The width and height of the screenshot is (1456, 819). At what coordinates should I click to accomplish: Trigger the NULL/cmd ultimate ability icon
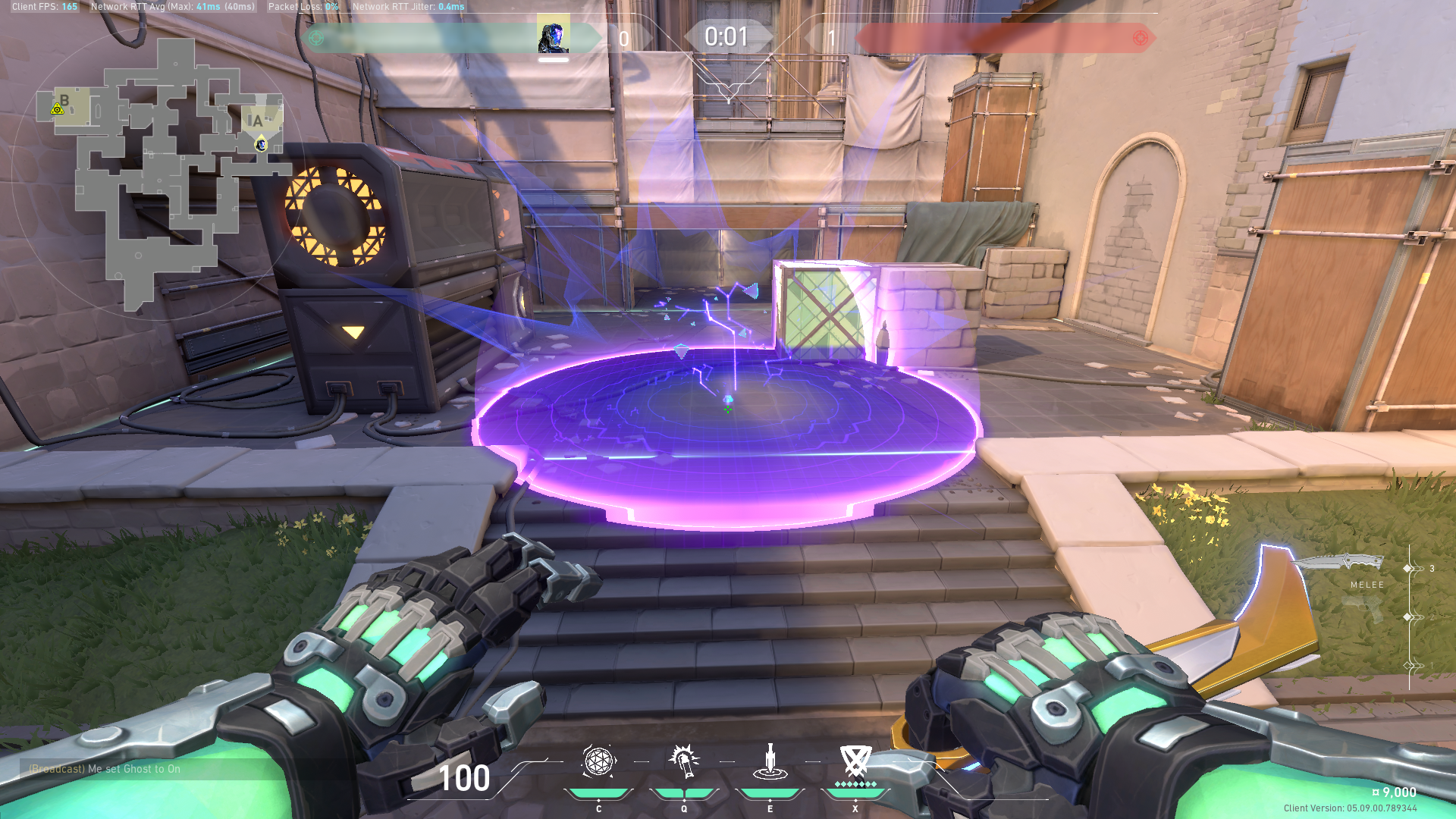[855, 761]
